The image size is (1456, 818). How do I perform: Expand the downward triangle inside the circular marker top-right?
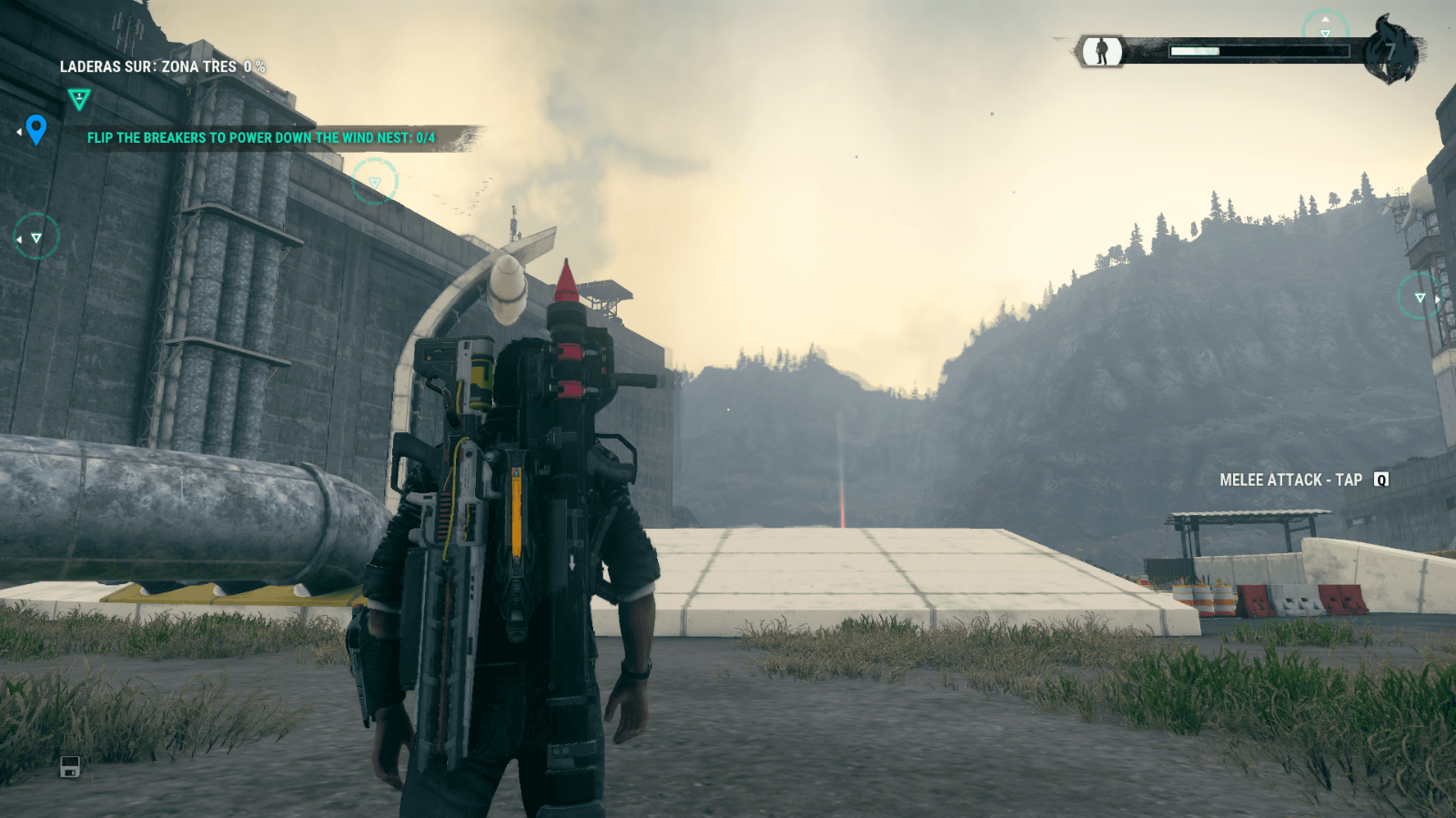coord(1325,33)
